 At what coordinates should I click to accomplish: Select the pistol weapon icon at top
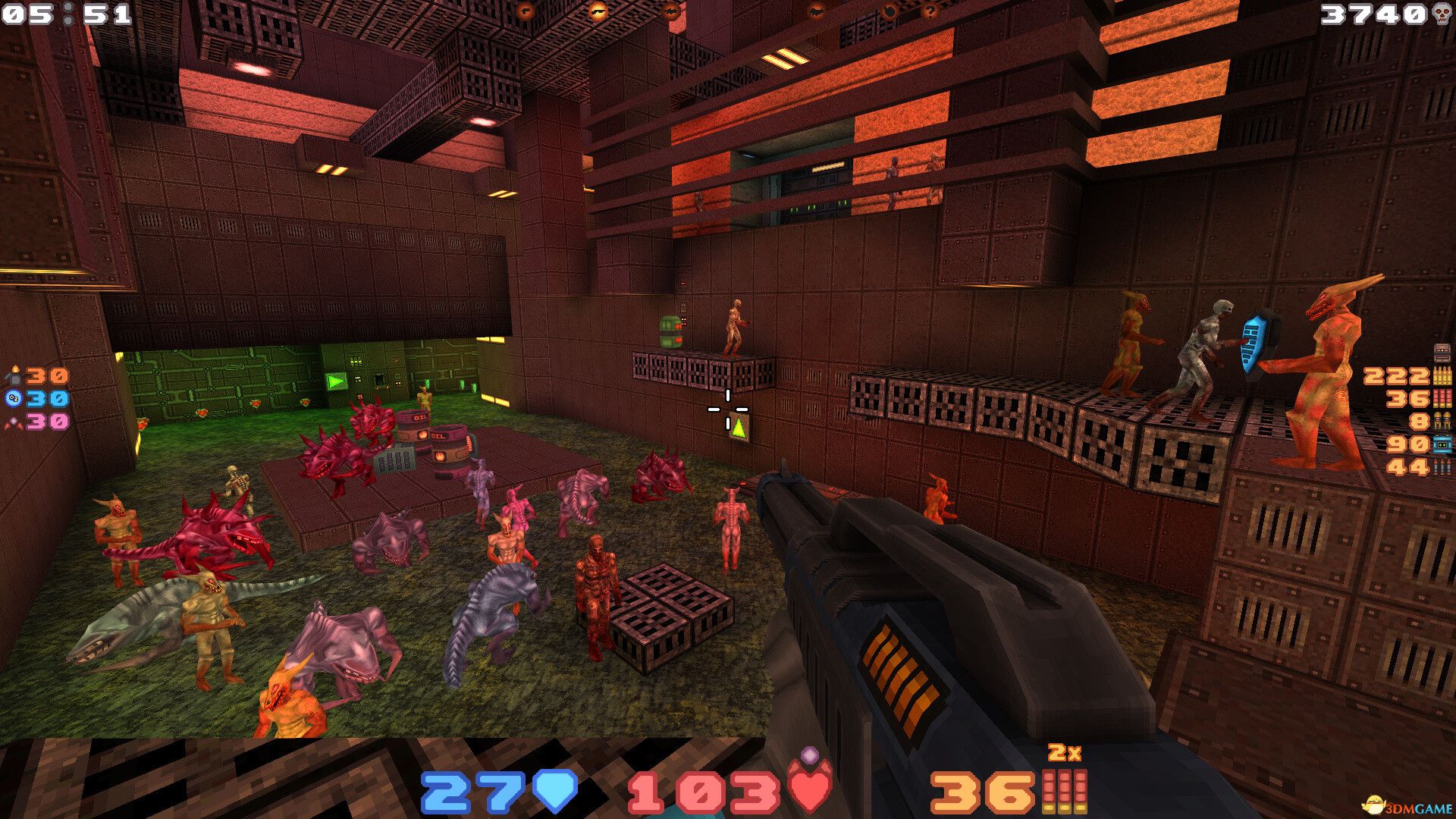coord(526,11)
